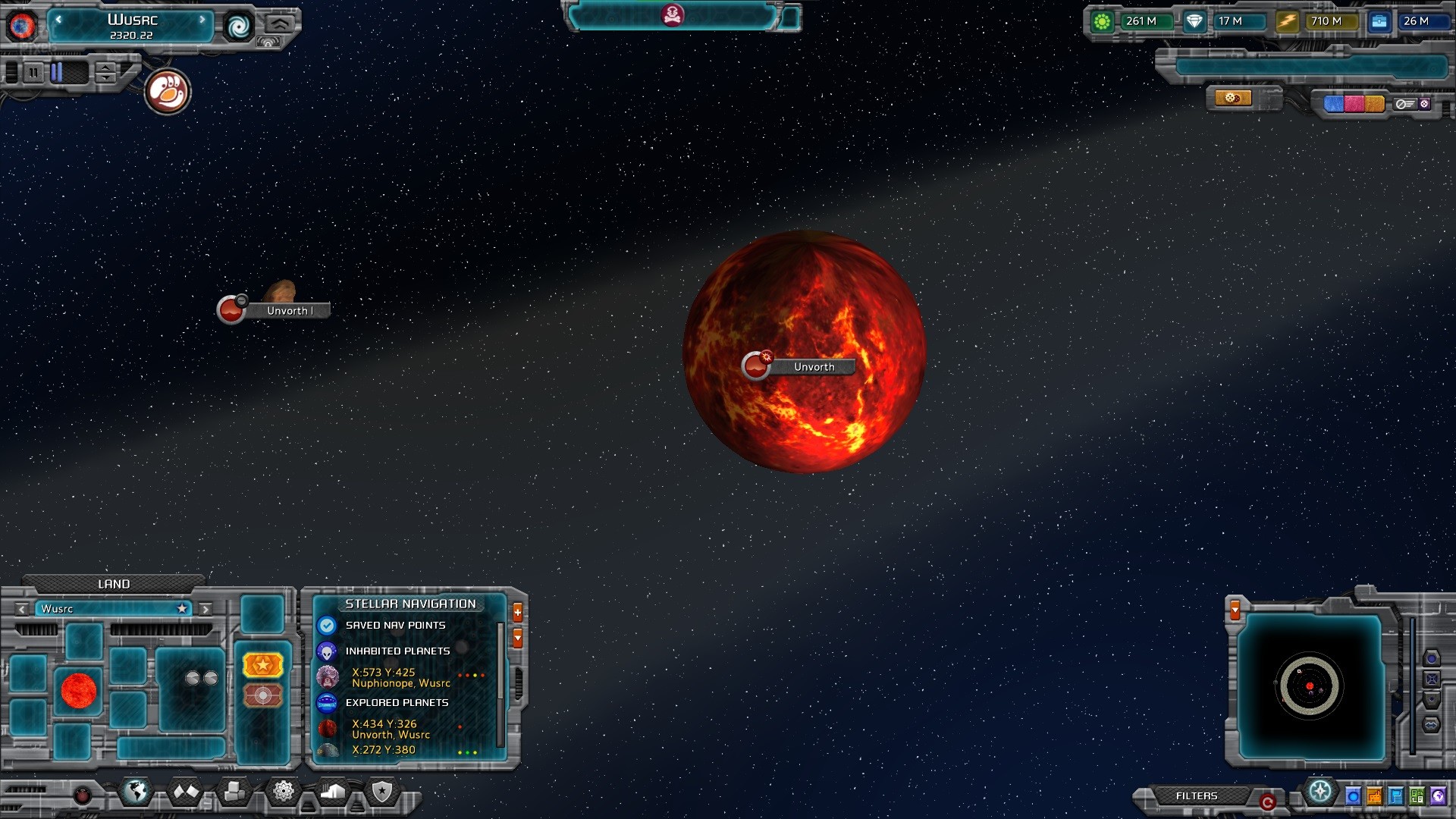Viewport: 1456px width, 819px height.
Task: Pause the game with the pause button
Action: (33, 73)
